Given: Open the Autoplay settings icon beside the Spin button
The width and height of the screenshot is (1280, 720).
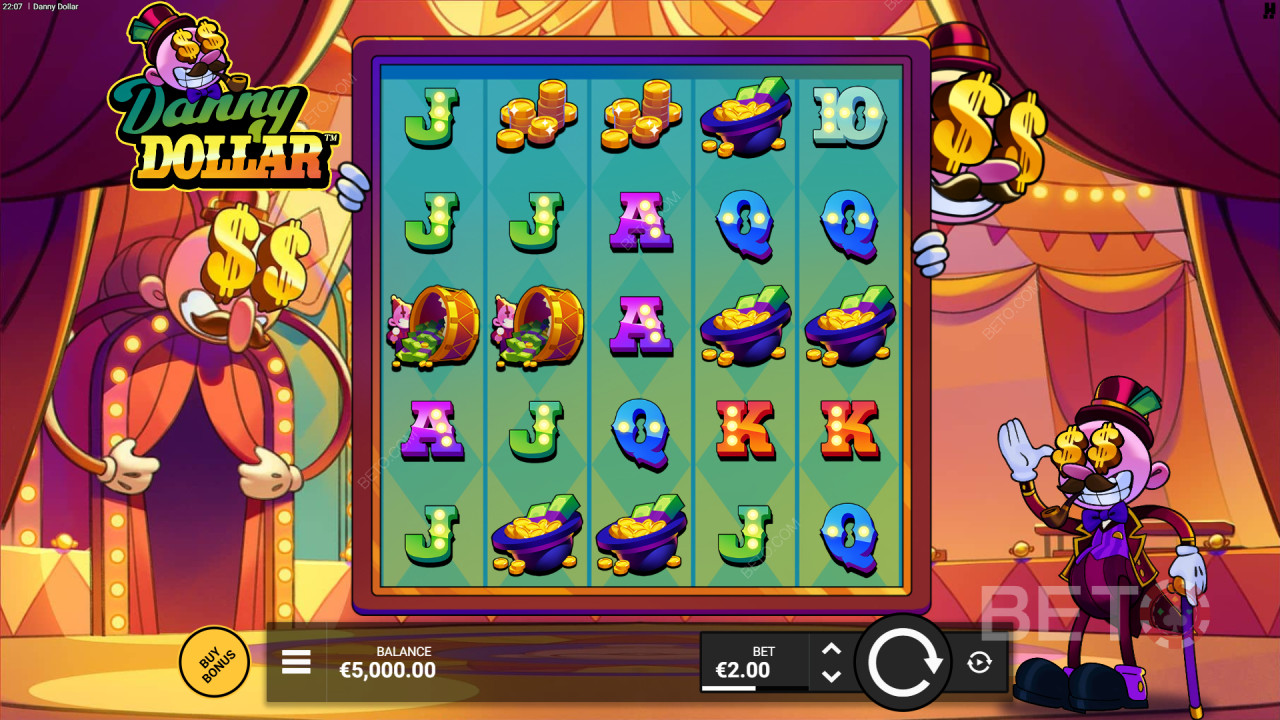Looking at the screenshot, I should click(x=978, y=661).
